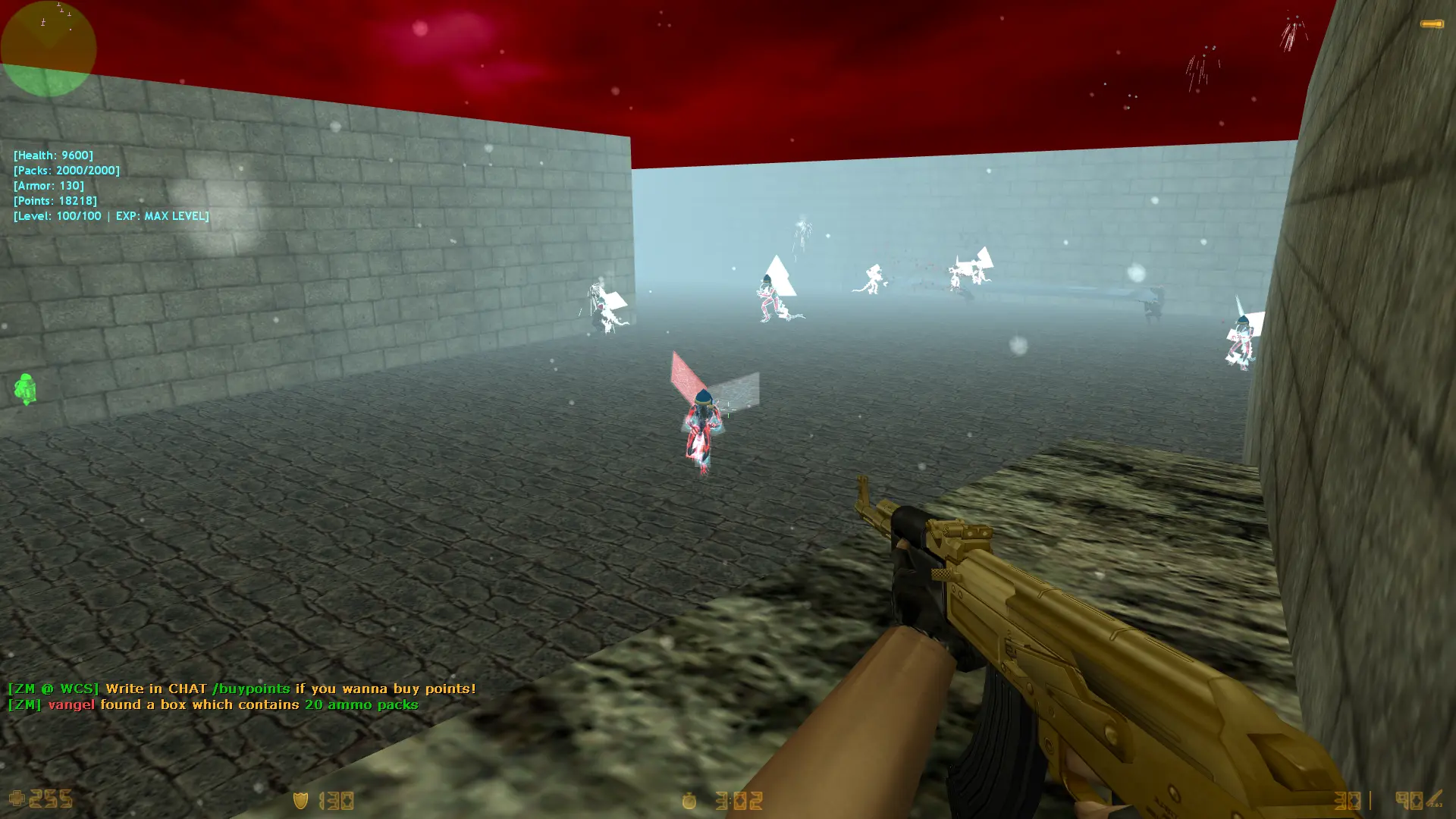This screenshot has width=1456, height=819.
Task: Click the /buypoints command text in chat
Action: [x=252, y=689]
